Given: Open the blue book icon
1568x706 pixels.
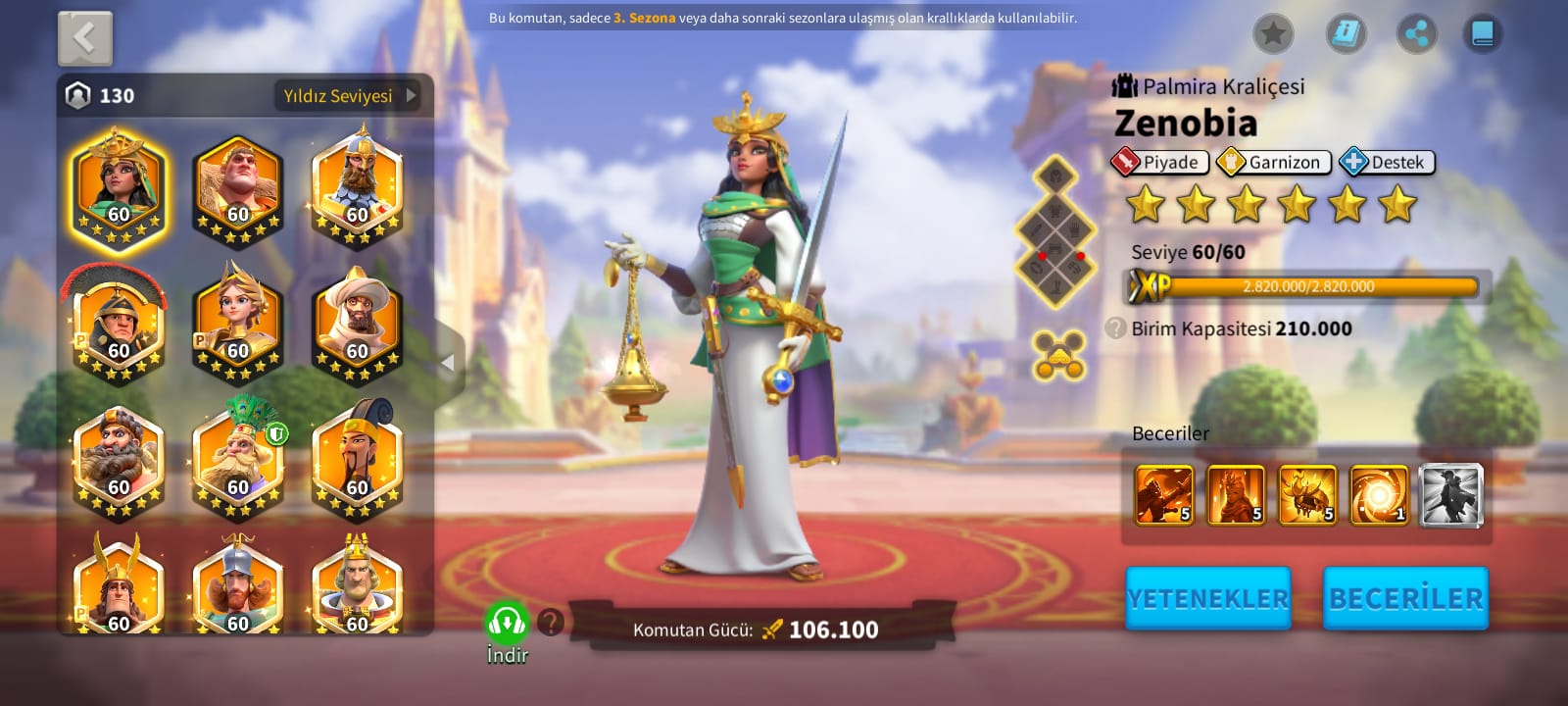Looking at the screenshot, I should click(x=1482, y=34).
